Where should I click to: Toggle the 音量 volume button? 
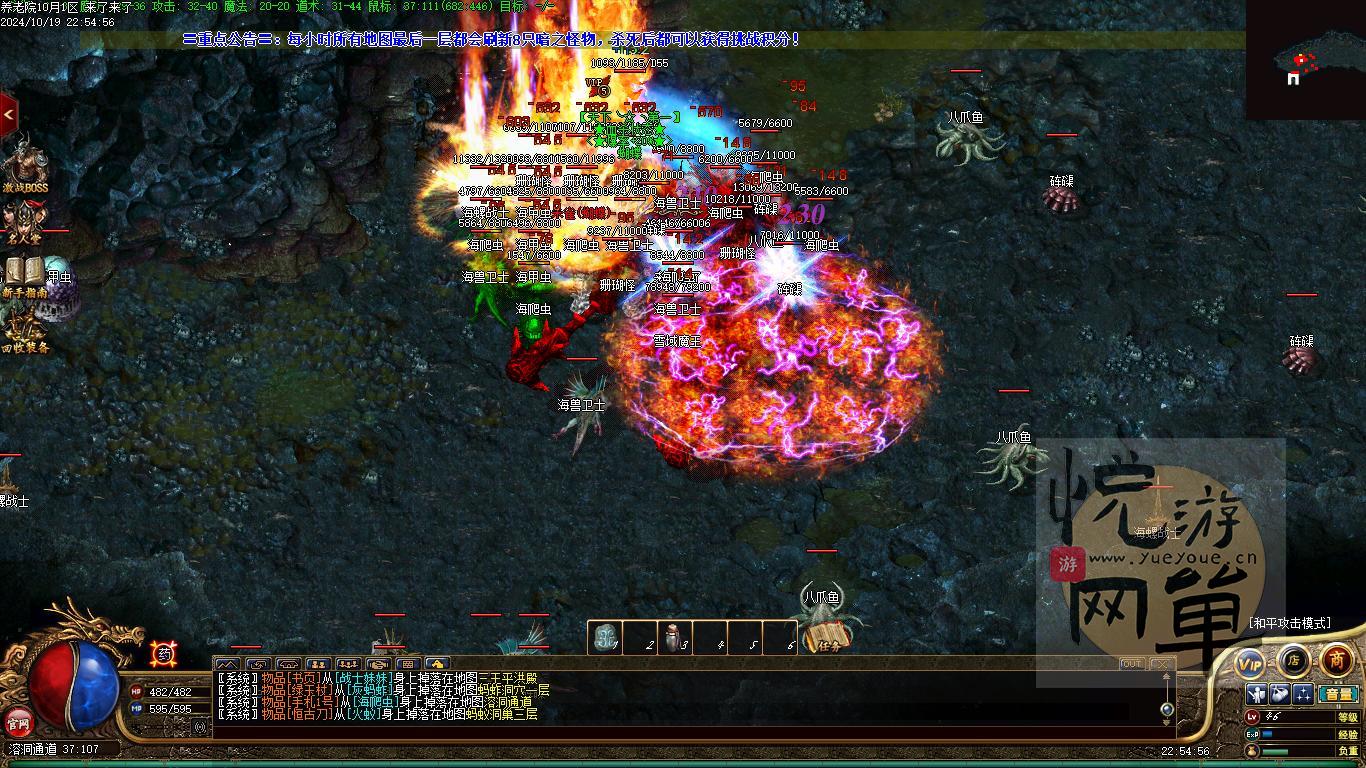(1337, 694)
